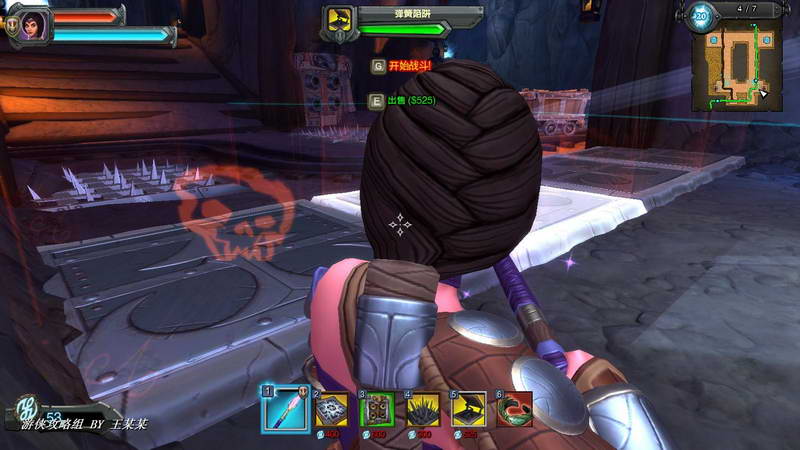This screenshot has width=800, height=450.
Task: Select the staff weapon in slot 1
Action: click(283, 407)
